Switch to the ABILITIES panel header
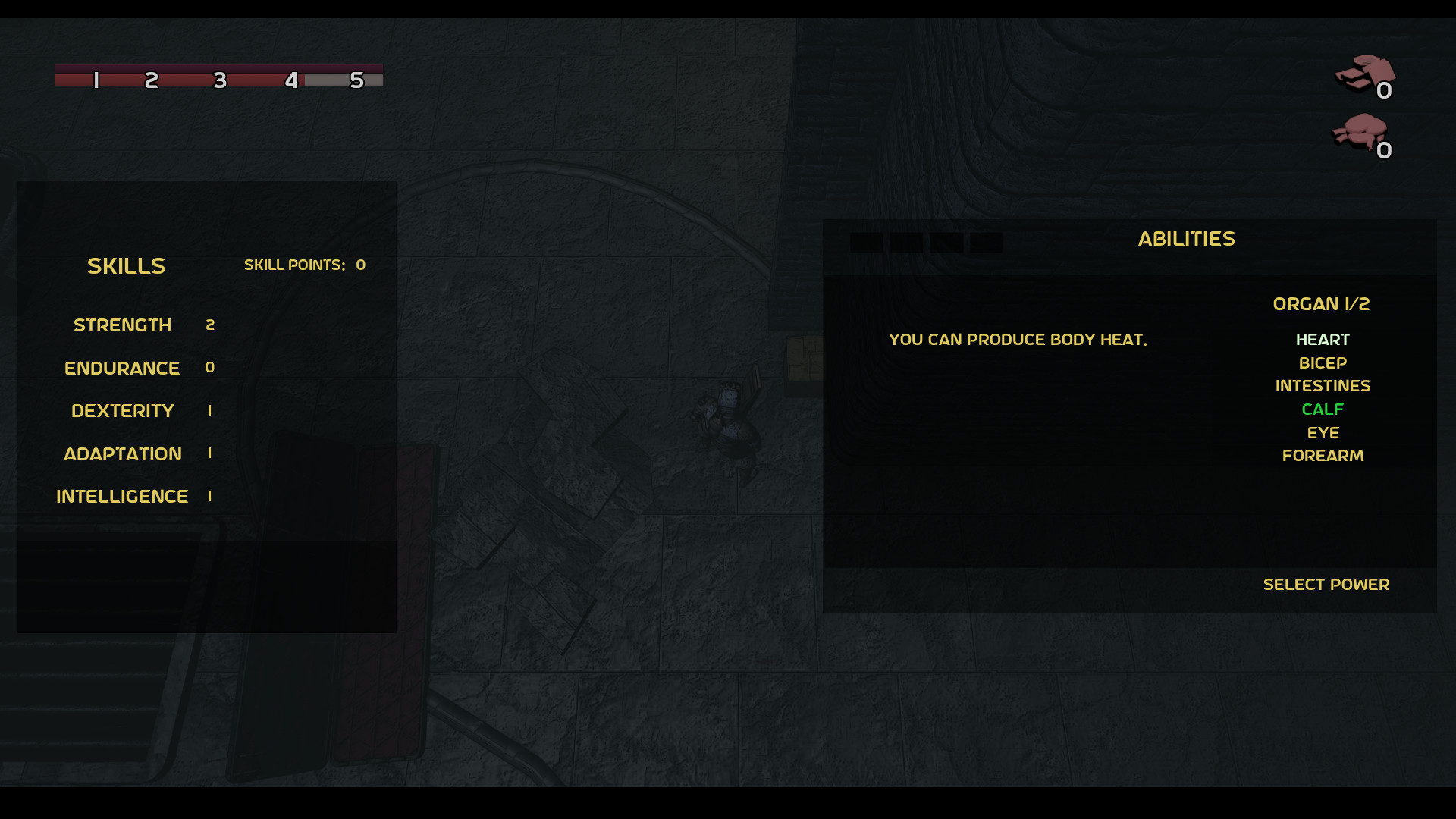This screenshot has width=1456, height=819. tap(1187, 238)
